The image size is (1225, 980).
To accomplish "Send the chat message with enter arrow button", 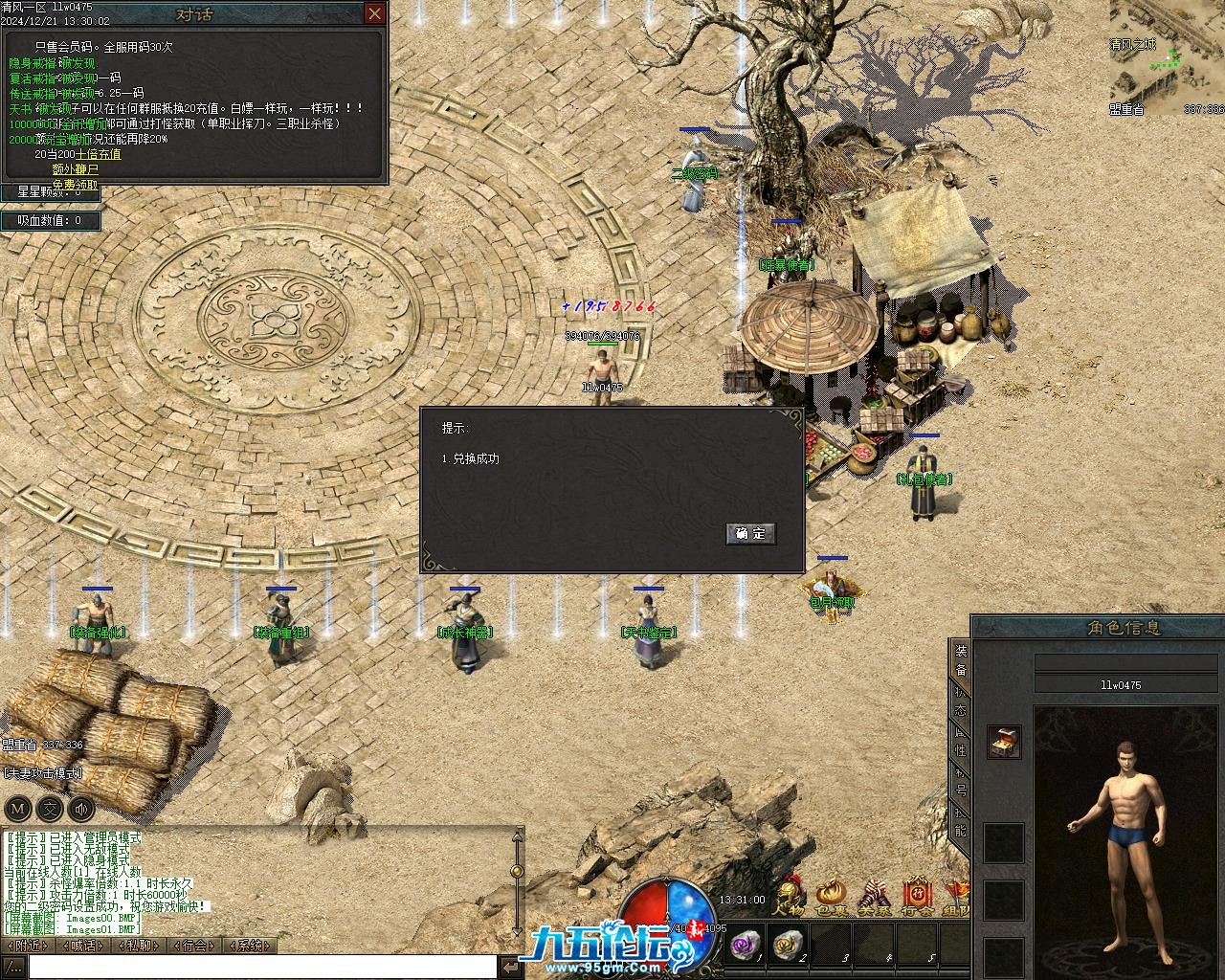I will pos(512,968).
